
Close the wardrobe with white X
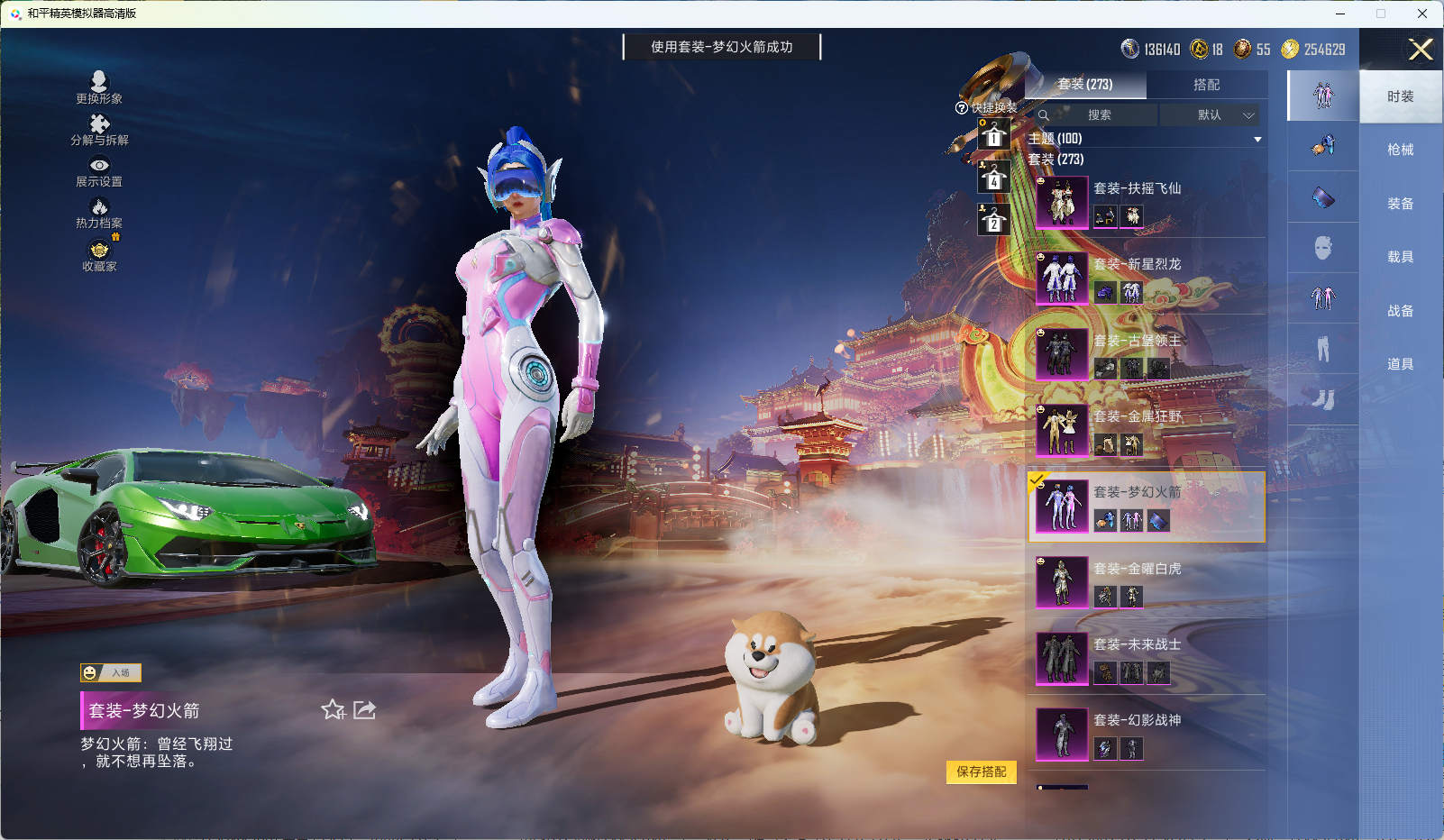(x=1421, y=50)
